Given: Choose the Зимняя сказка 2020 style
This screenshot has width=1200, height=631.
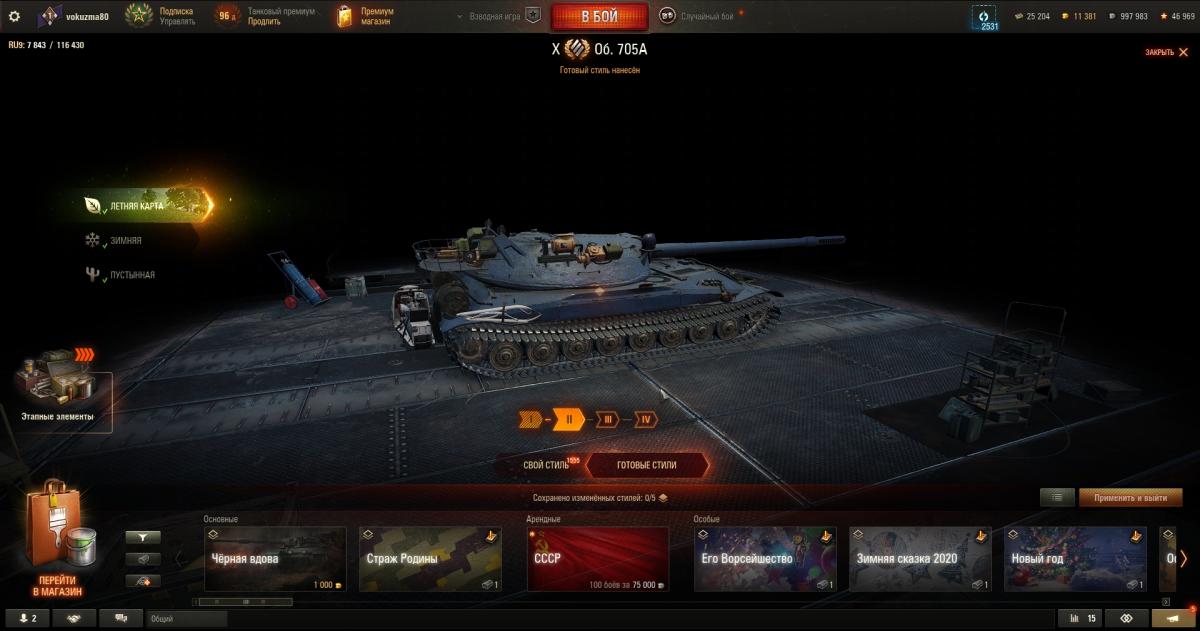Looking at the screenshot, I should click(x=920, y=559).
